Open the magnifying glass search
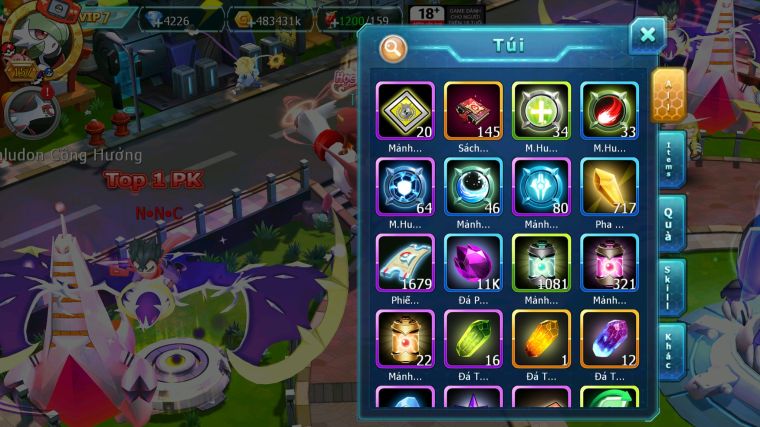The height and width of the screenshot is (427, 760). pyautogui.click(x=393, y=48)
